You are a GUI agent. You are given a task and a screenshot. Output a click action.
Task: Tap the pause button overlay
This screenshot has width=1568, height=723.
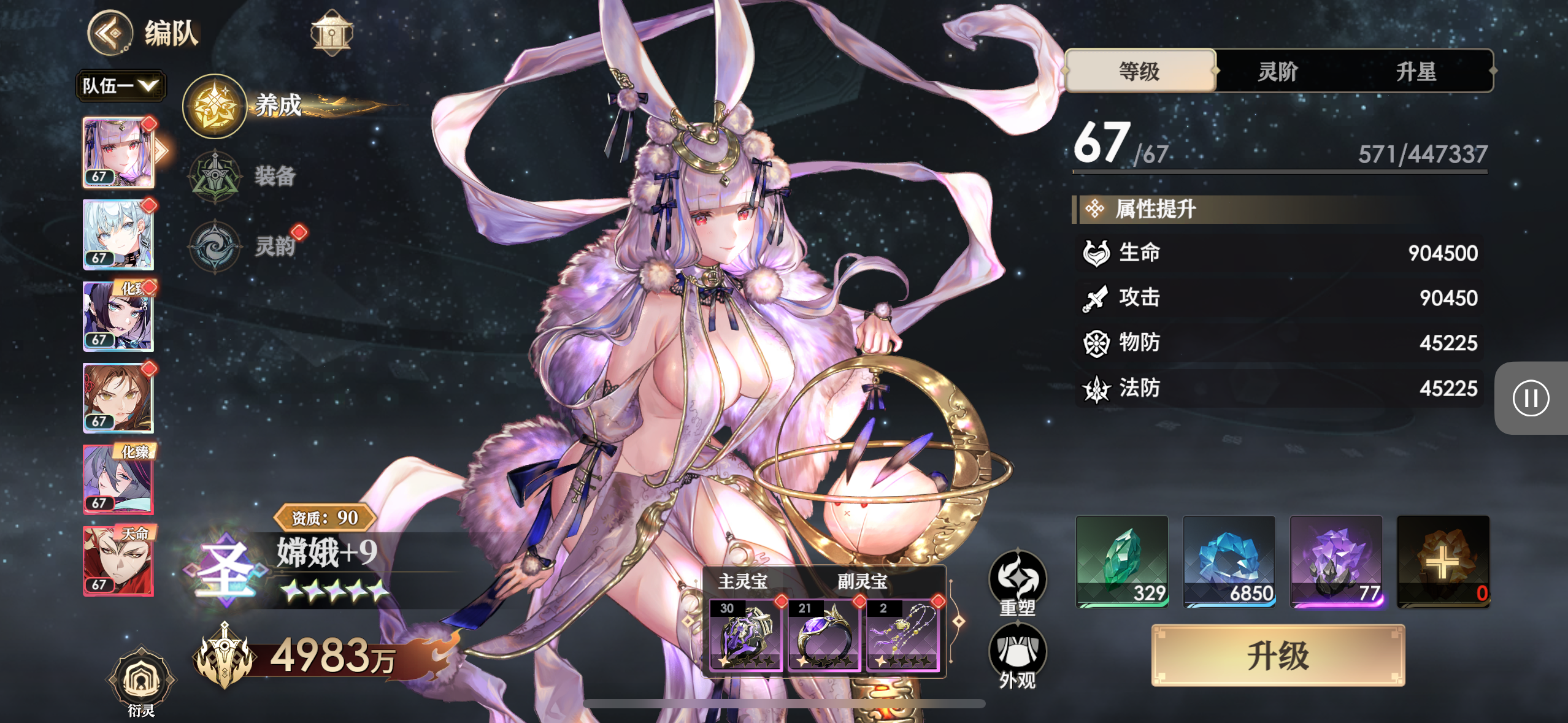[x=1531, y=399]
